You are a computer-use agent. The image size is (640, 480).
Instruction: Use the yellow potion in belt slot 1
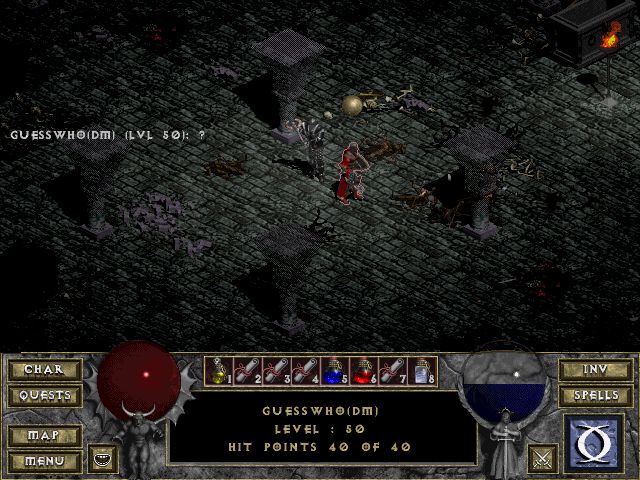(219, 372)
